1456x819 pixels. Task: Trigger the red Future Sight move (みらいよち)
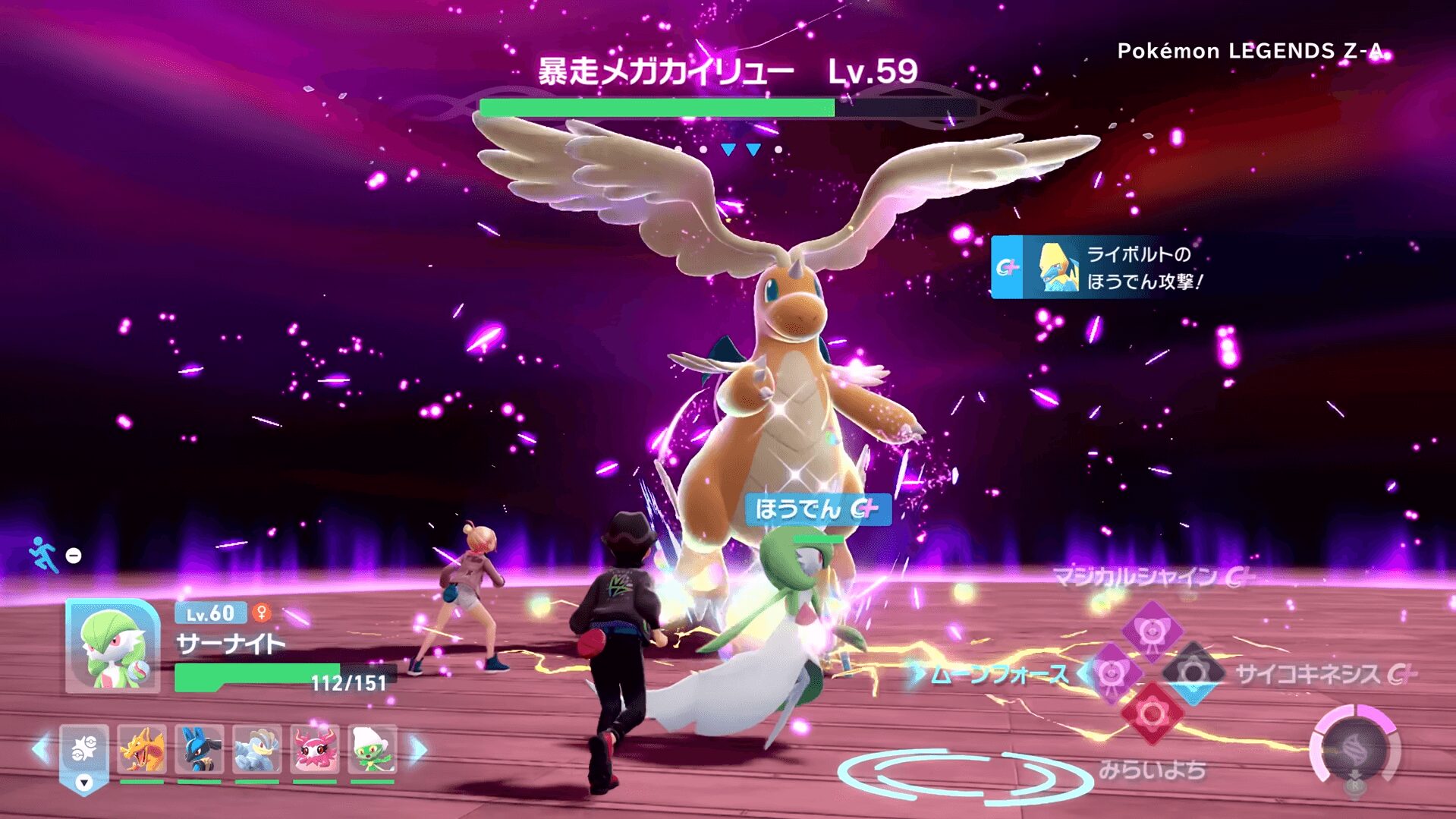tap(1152, 714)
